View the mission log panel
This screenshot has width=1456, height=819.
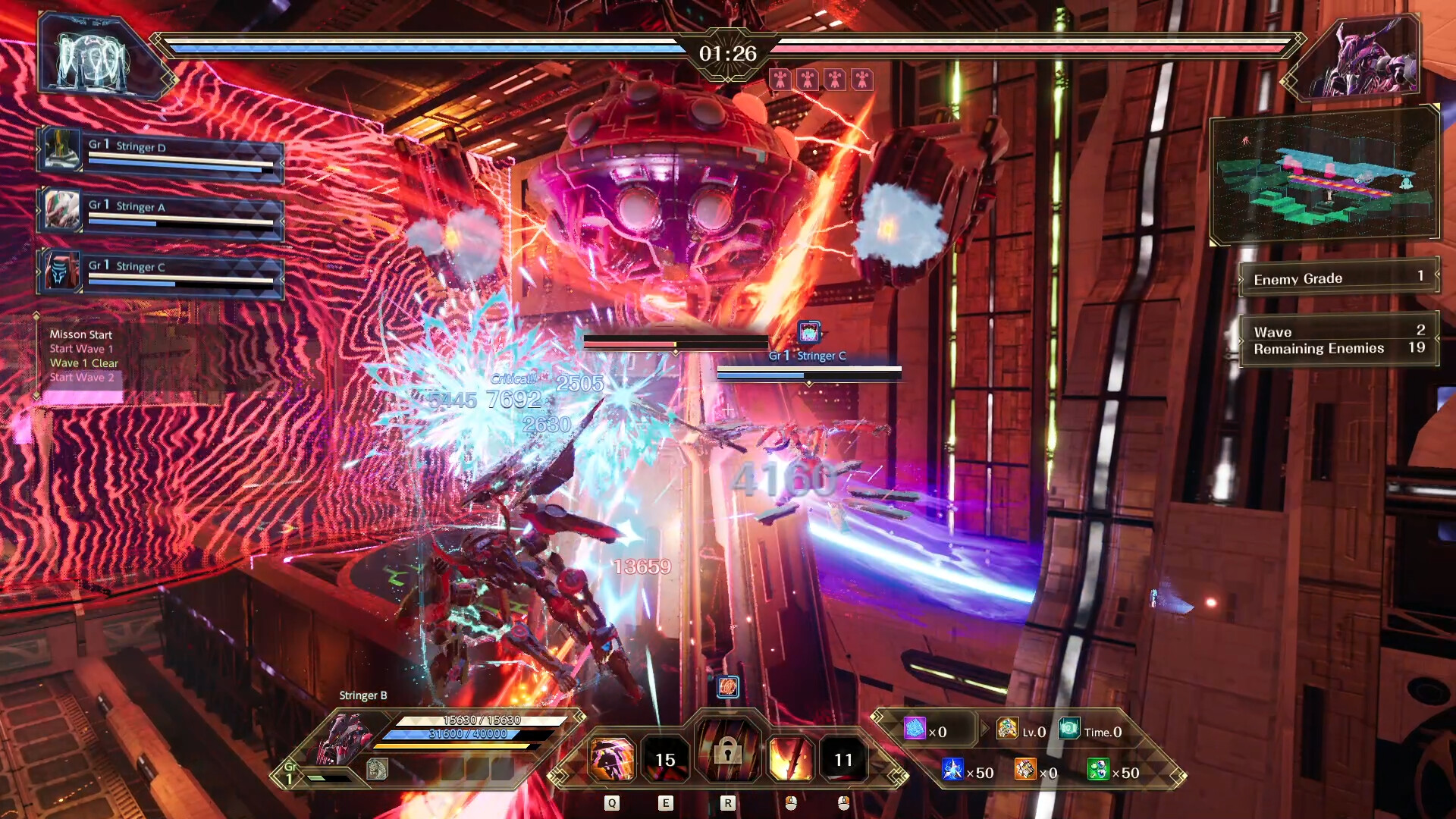[82, 356]
